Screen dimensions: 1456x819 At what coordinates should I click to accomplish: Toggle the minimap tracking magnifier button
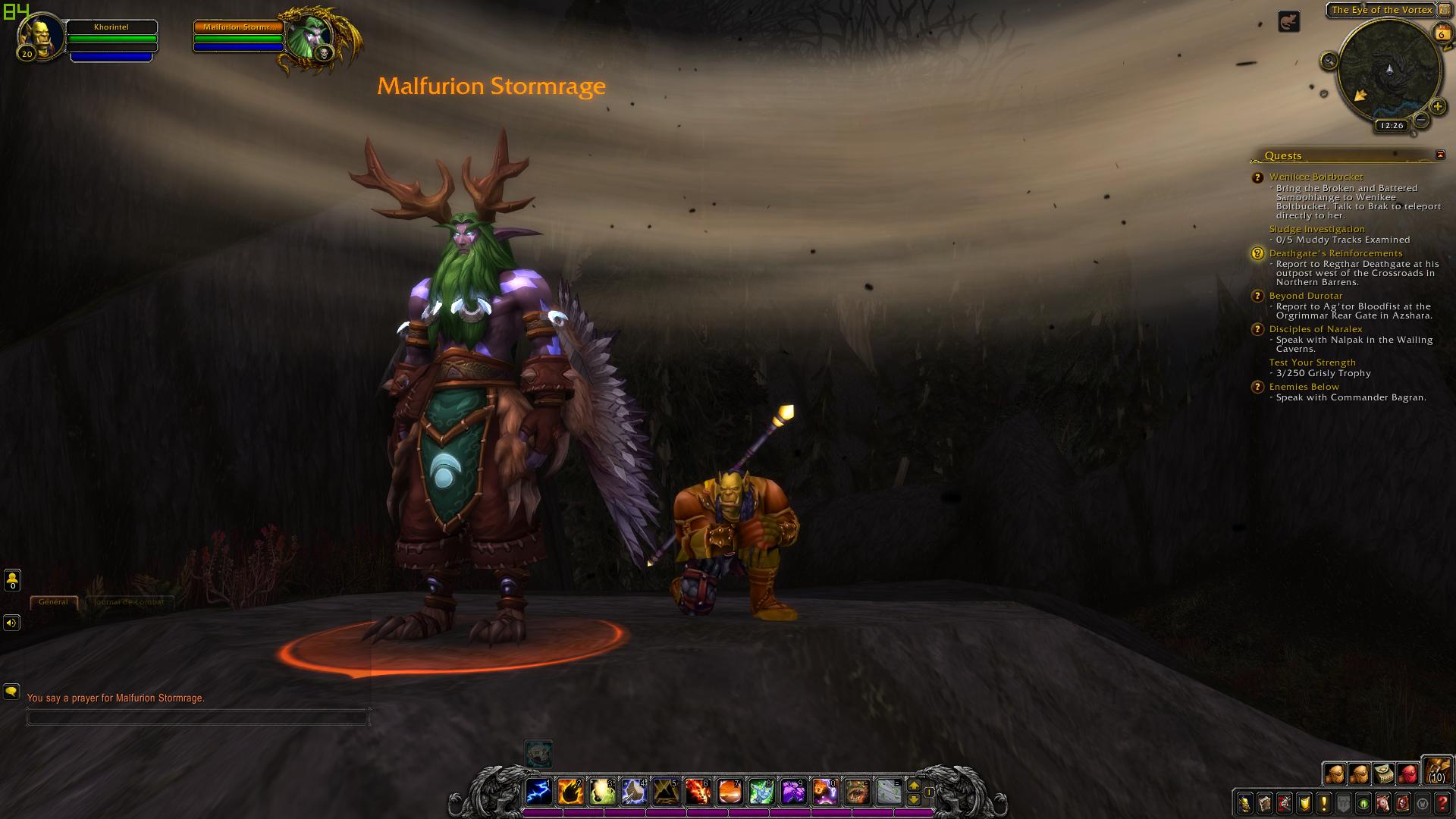click(1329, 61)
